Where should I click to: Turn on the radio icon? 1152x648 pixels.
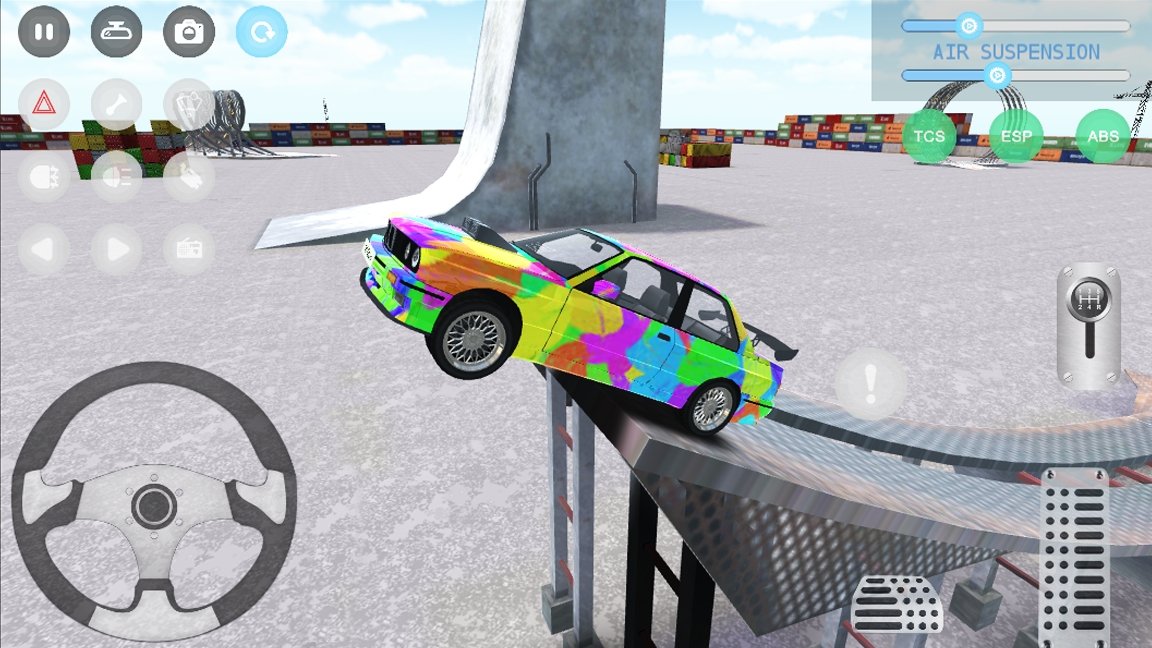(189, 249)
